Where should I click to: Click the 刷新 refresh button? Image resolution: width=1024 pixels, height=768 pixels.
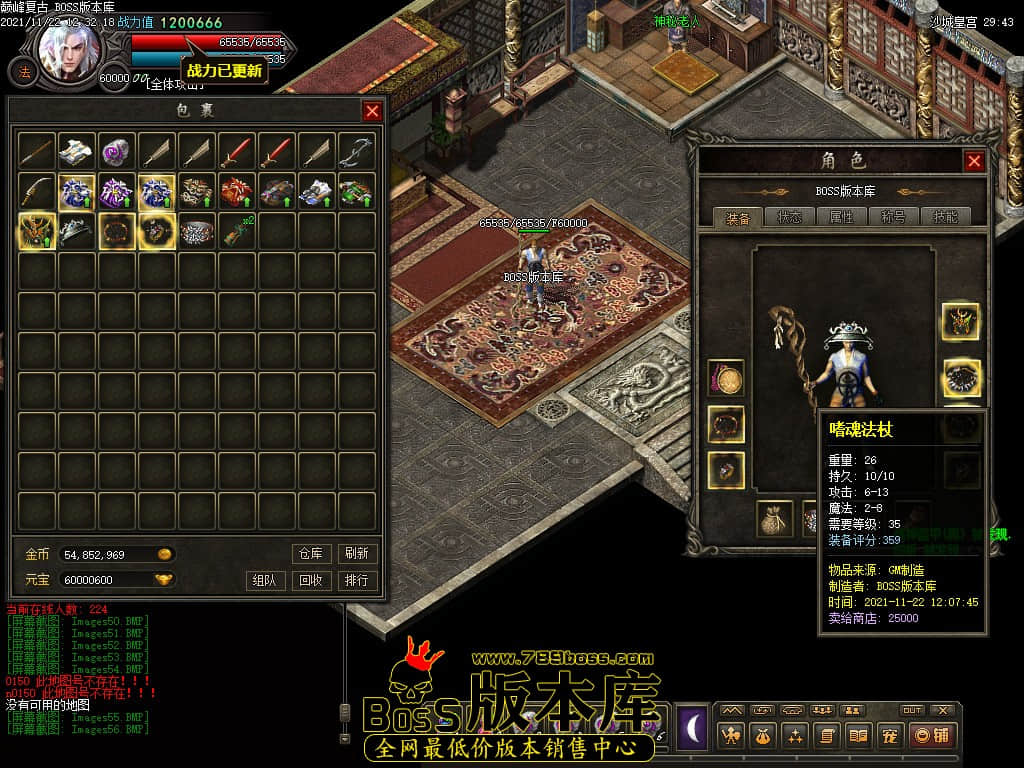click(x=357, y=553)
